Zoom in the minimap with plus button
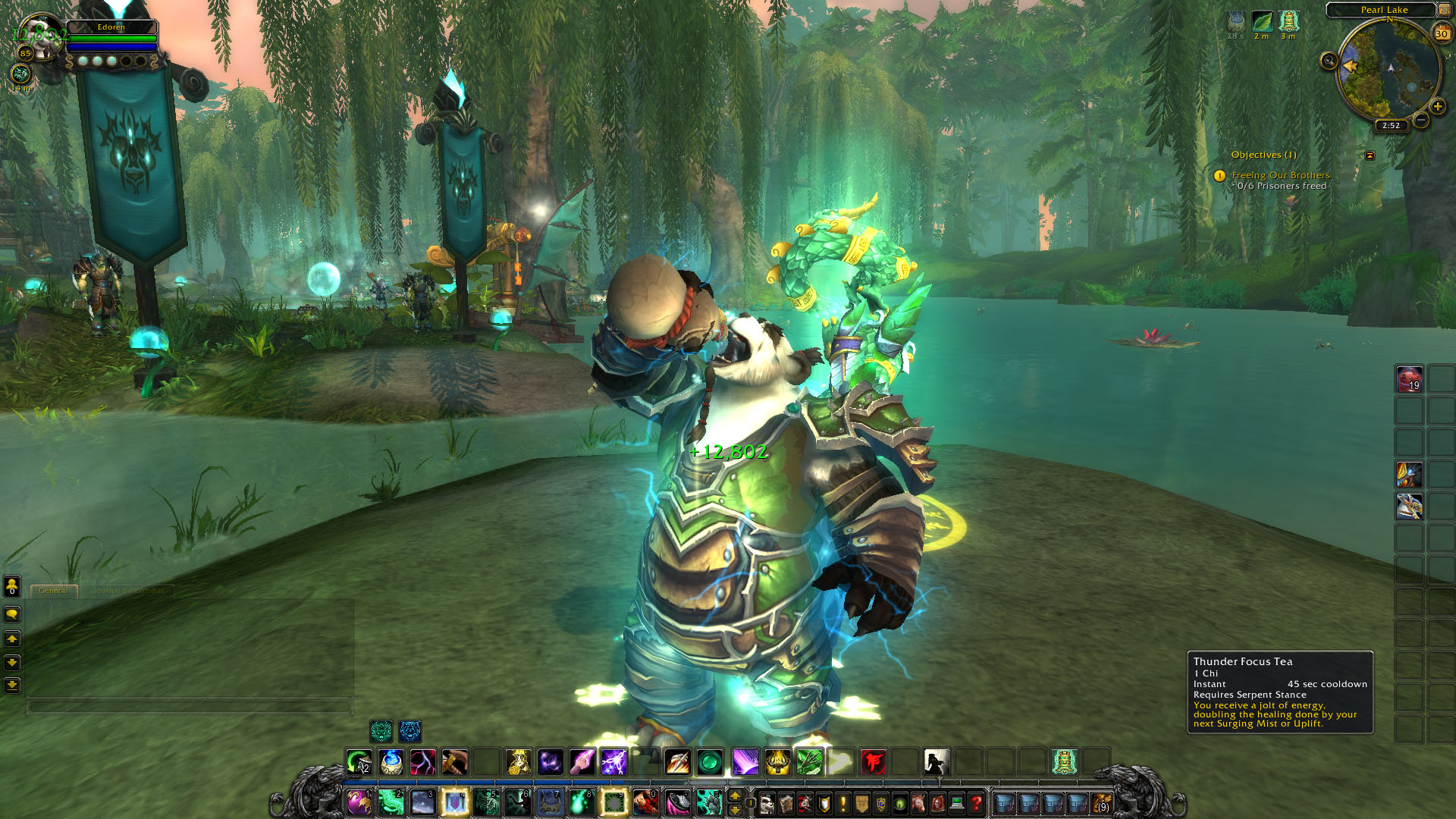Image resolution: width=1456 pixels, height=819 pixels. click(1437, 106)
